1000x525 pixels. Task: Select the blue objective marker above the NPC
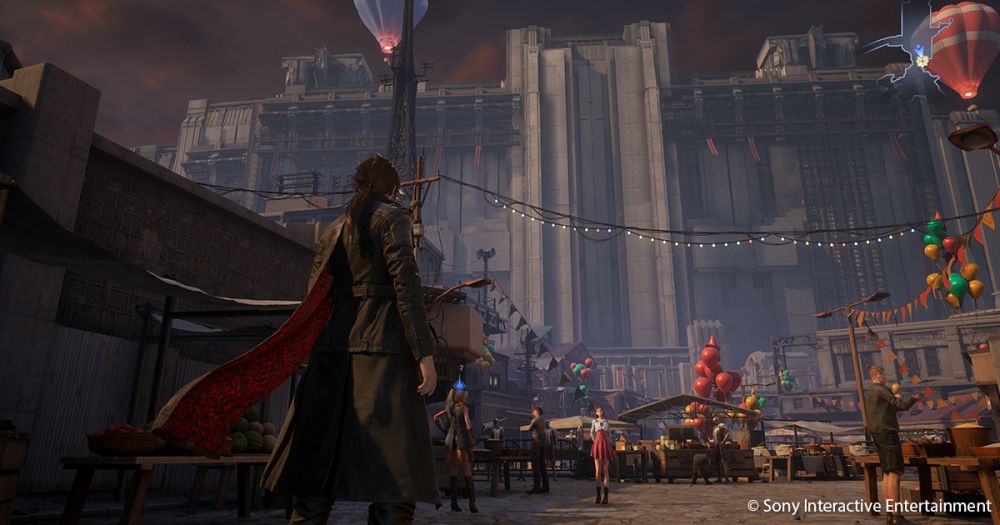tap(459, 384)
